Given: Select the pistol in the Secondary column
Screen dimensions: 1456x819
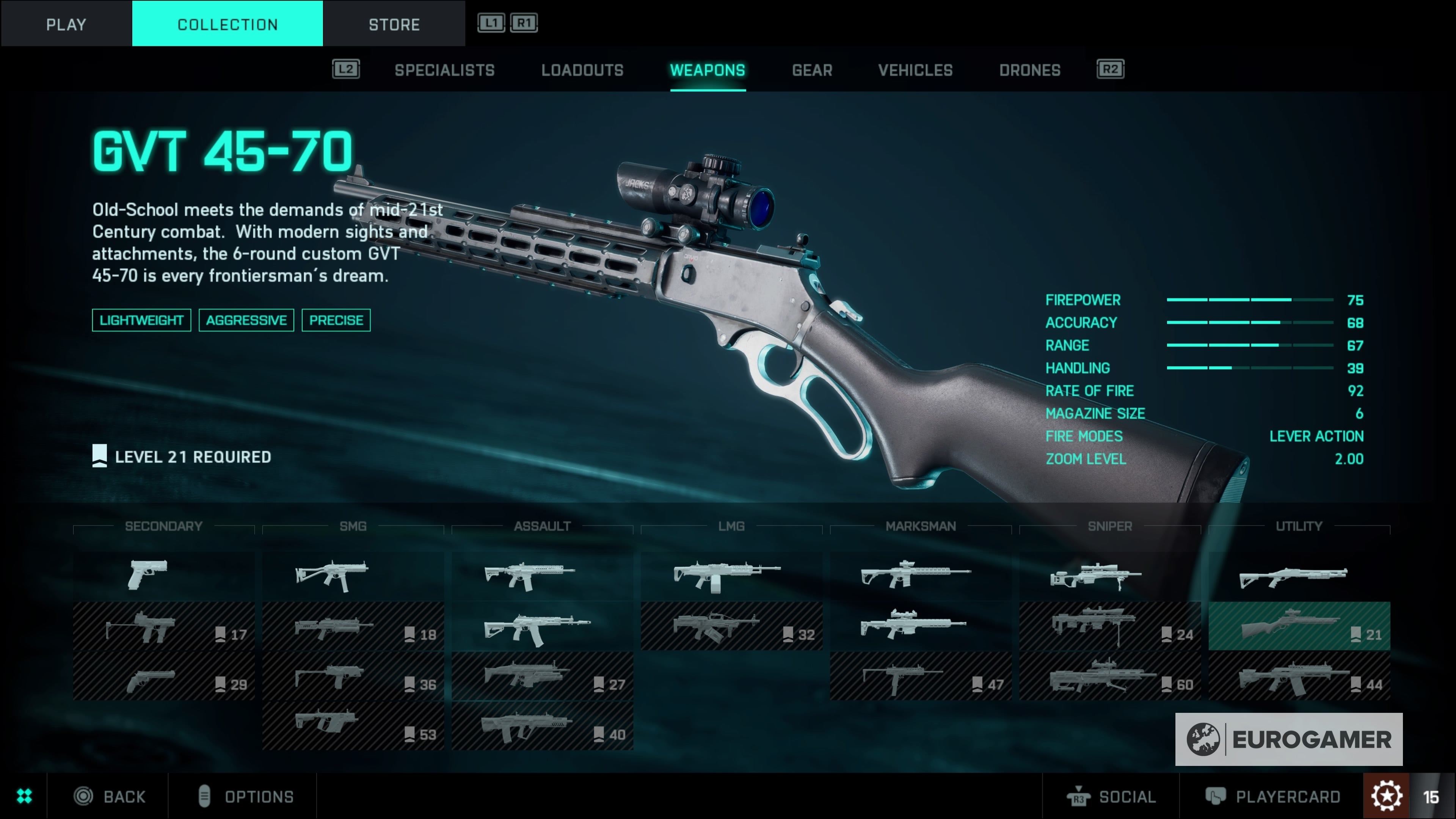Looking at the screenshot, I should tap(148, 574).
